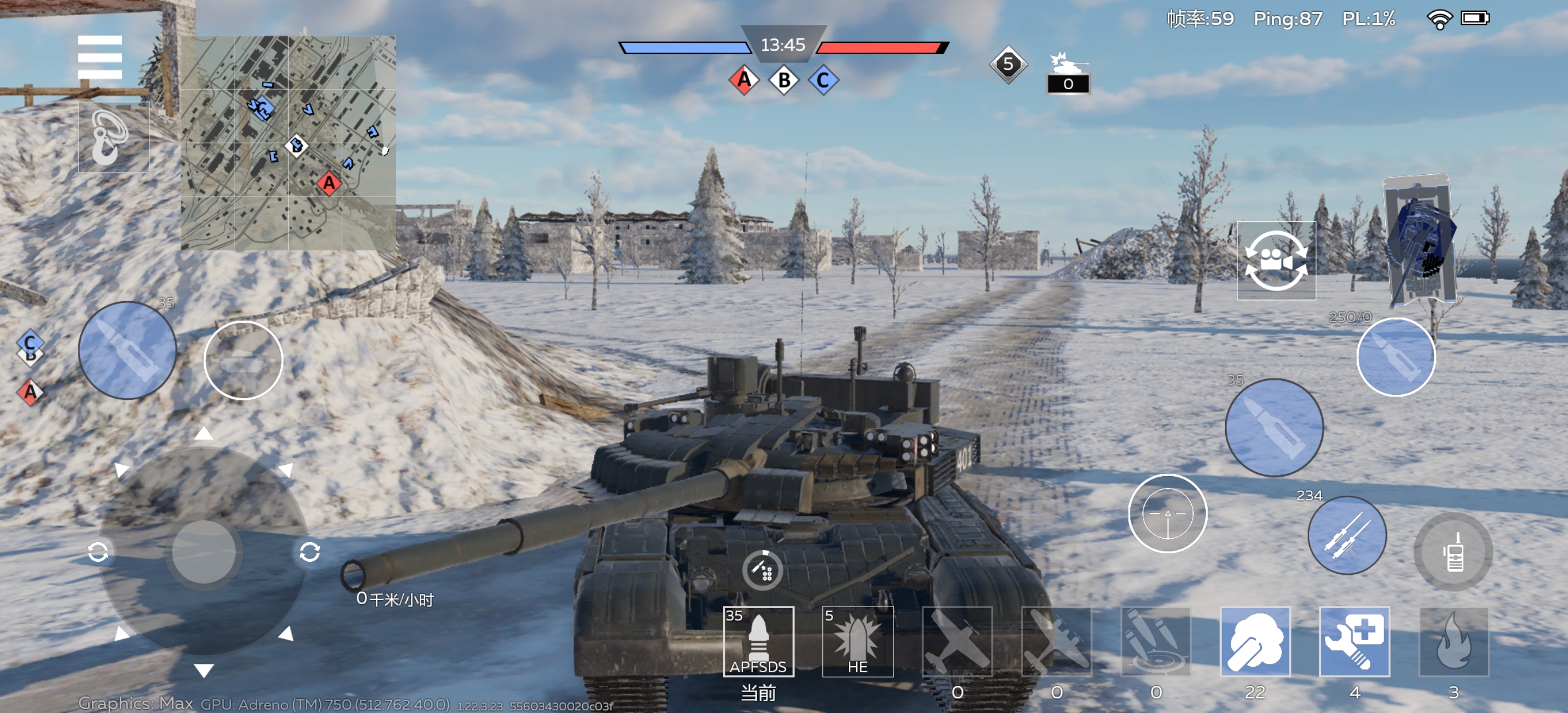The height and width of the screenshot is (713, 1568).
Task: Fire the machine gun button
Action: click(1395, 357)
